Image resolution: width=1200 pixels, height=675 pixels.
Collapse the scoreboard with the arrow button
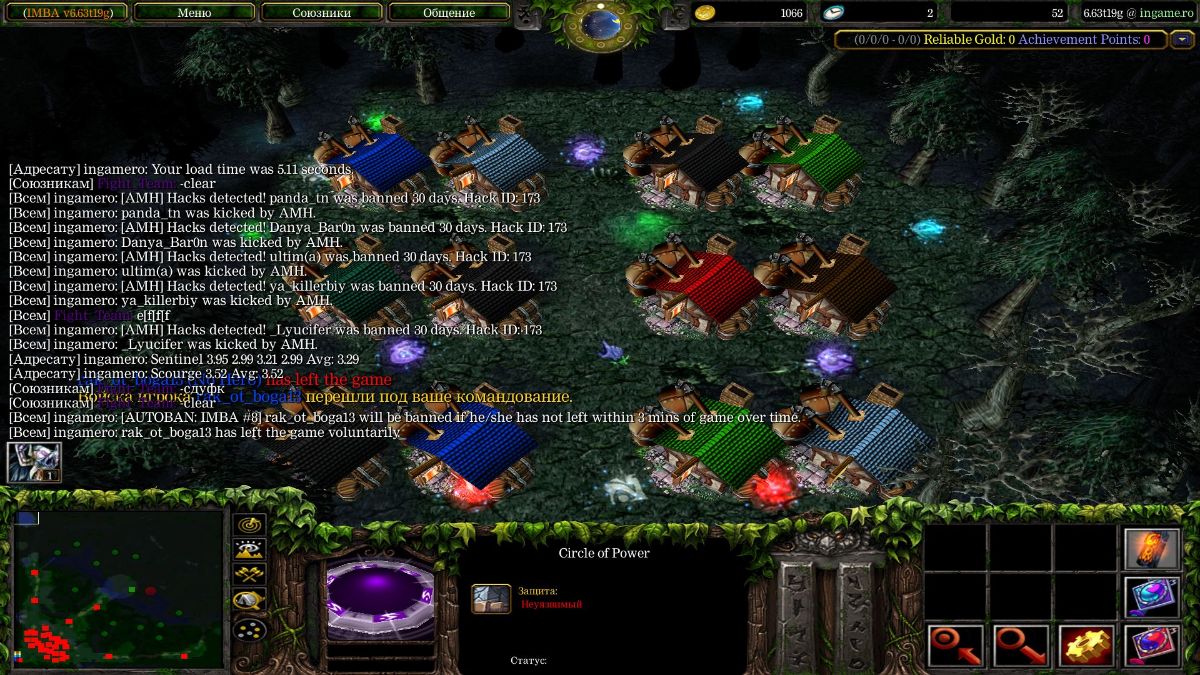[1183, 40]
